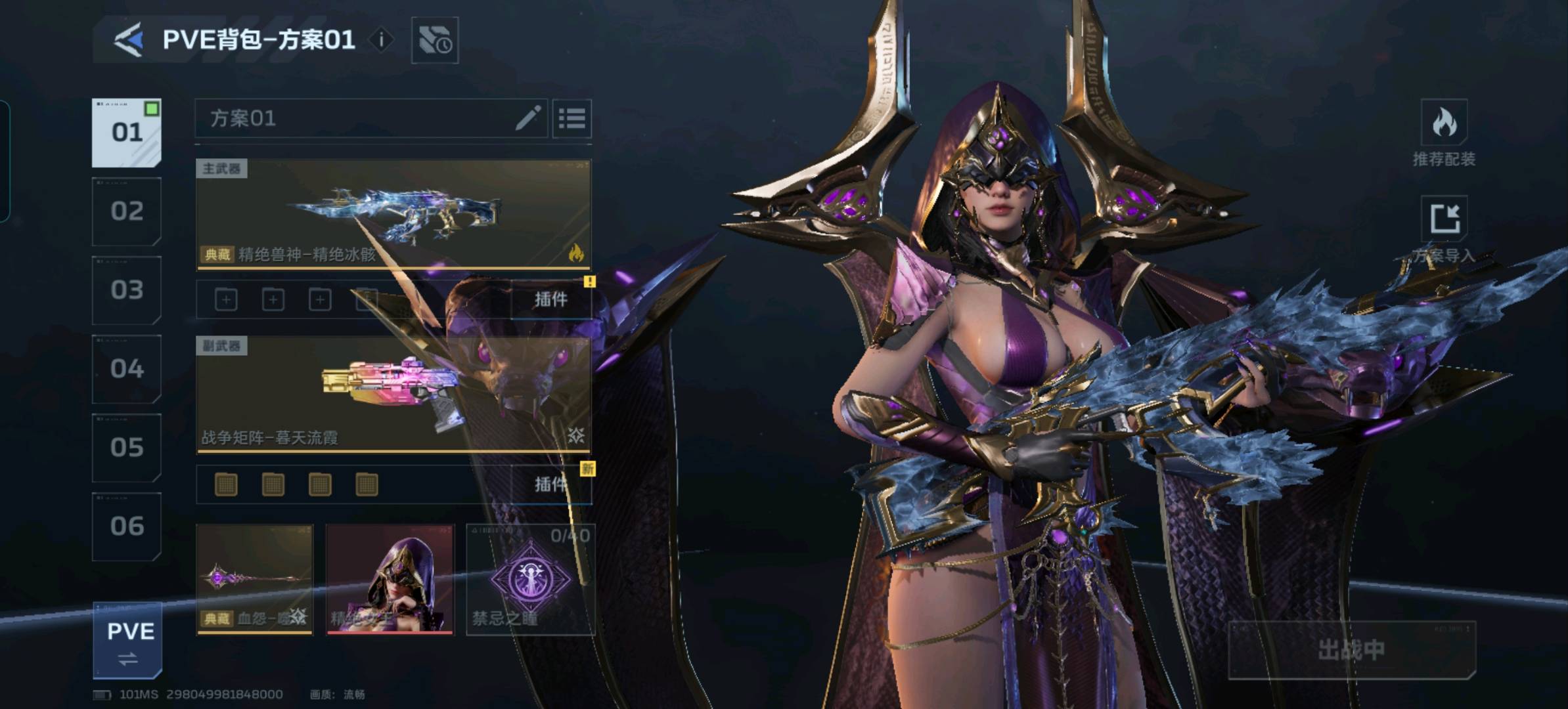This screenshot has height=709, width=1568.
Task: Open the secondary weapon 插件 plugins button
Action: point(550,484)
